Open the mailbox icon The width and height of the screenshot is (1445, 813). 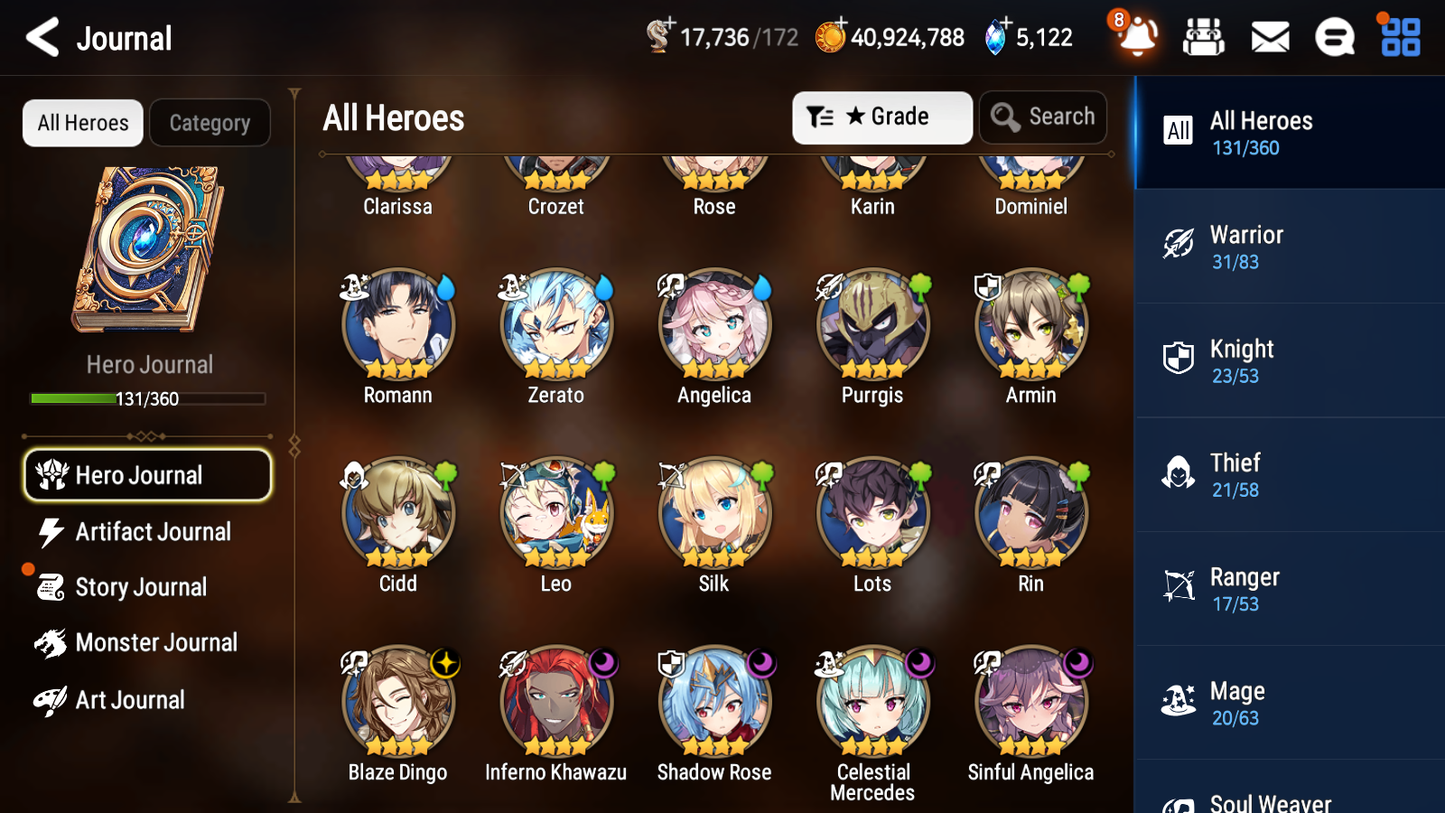[1269, 36]
